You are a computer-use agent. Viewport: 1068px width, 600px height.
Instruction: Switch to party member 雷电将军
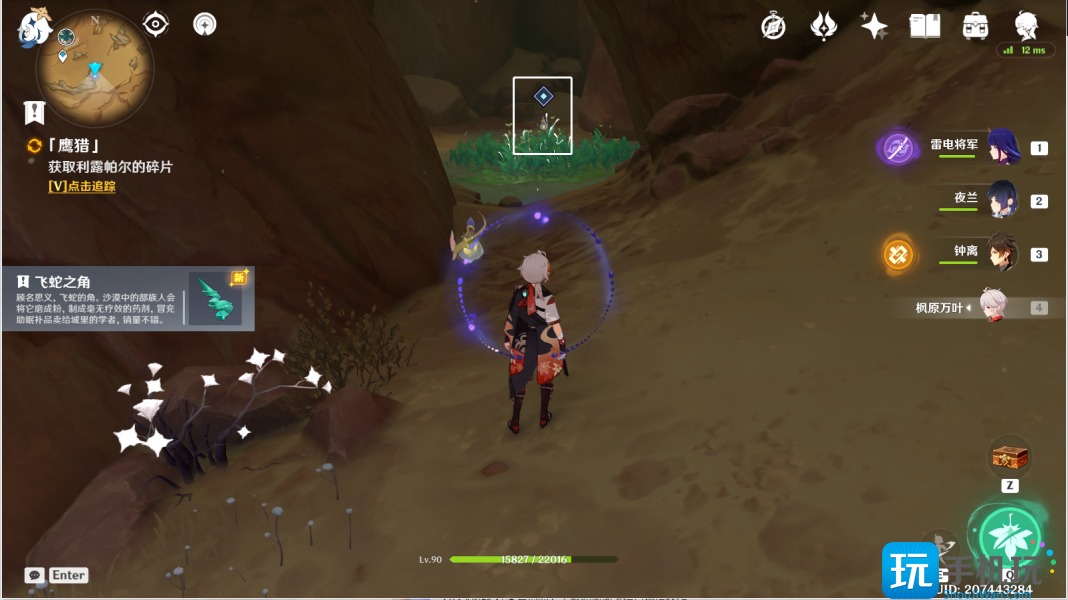[x=1001, y=148]
